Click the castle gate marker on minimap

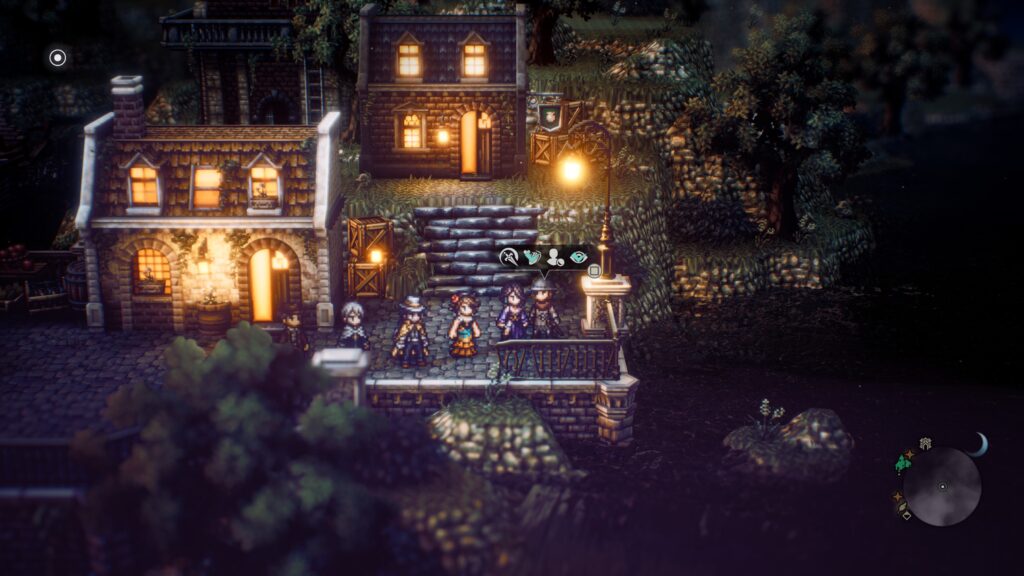click(926, 443)
